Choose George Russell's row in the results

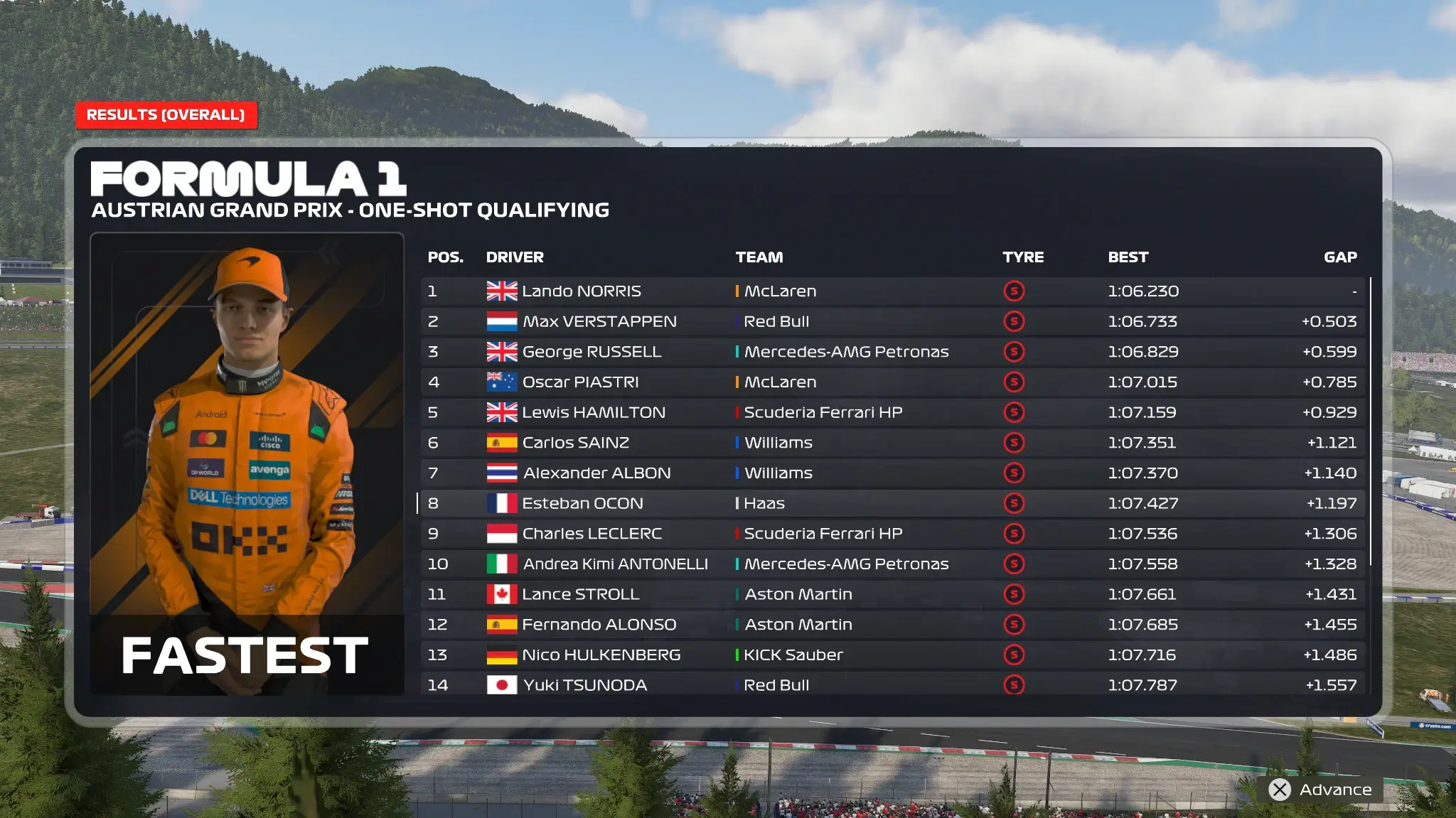pos(892,352)
